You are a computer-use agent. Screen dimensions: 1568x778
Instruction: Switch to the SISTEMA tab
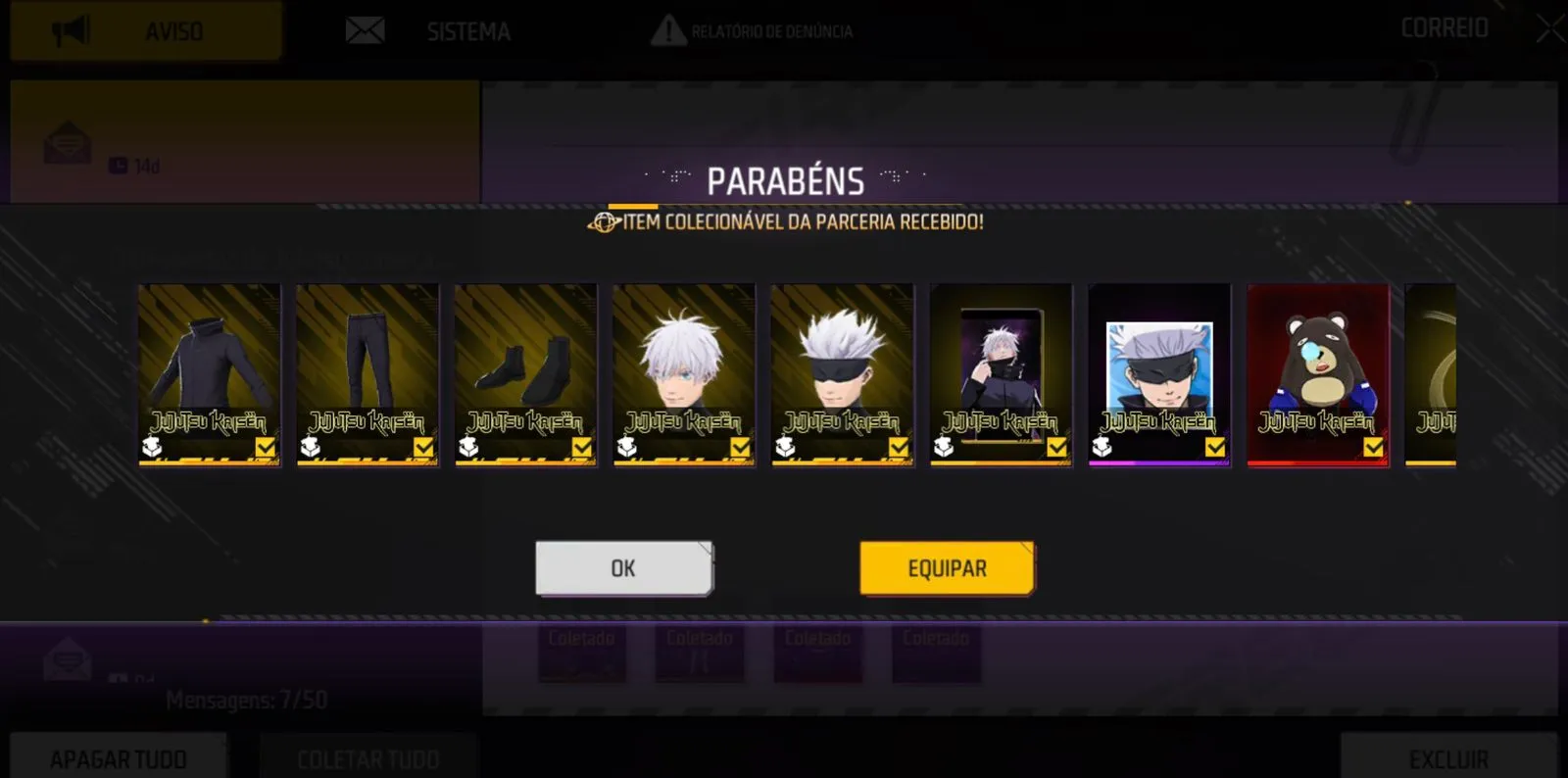pyautogui.click(x=467, y=30)
